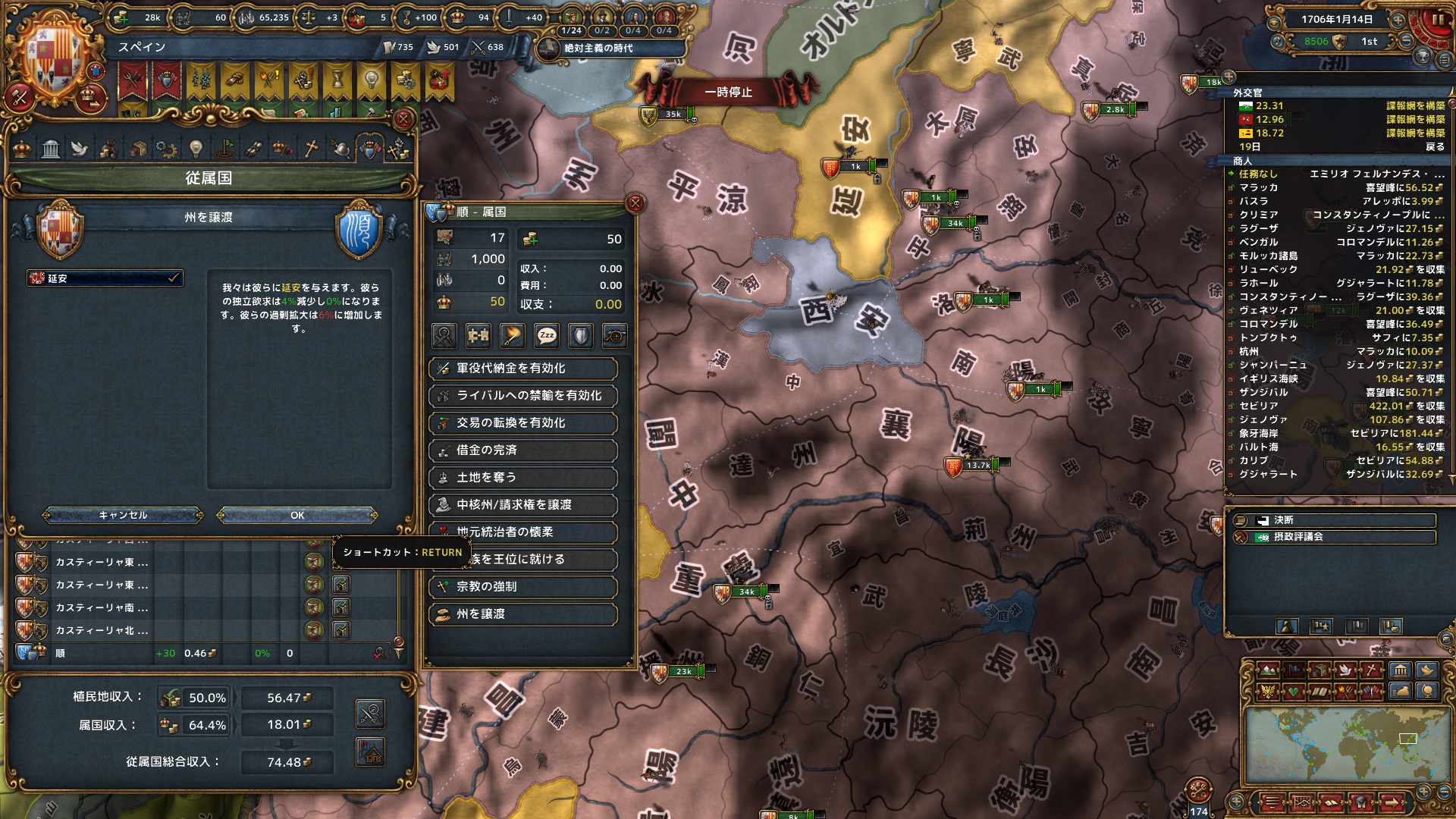Choose 軍役代納金を有効化 option
Screen dimensions: 1456x819
coord(523,369)
